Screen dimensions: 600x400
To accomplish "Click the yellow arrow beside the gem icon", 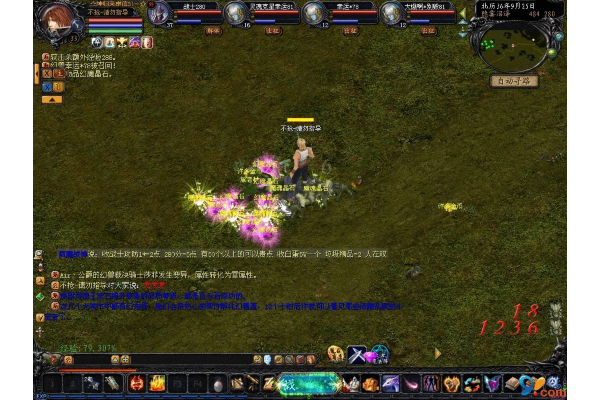I will 437,353.
